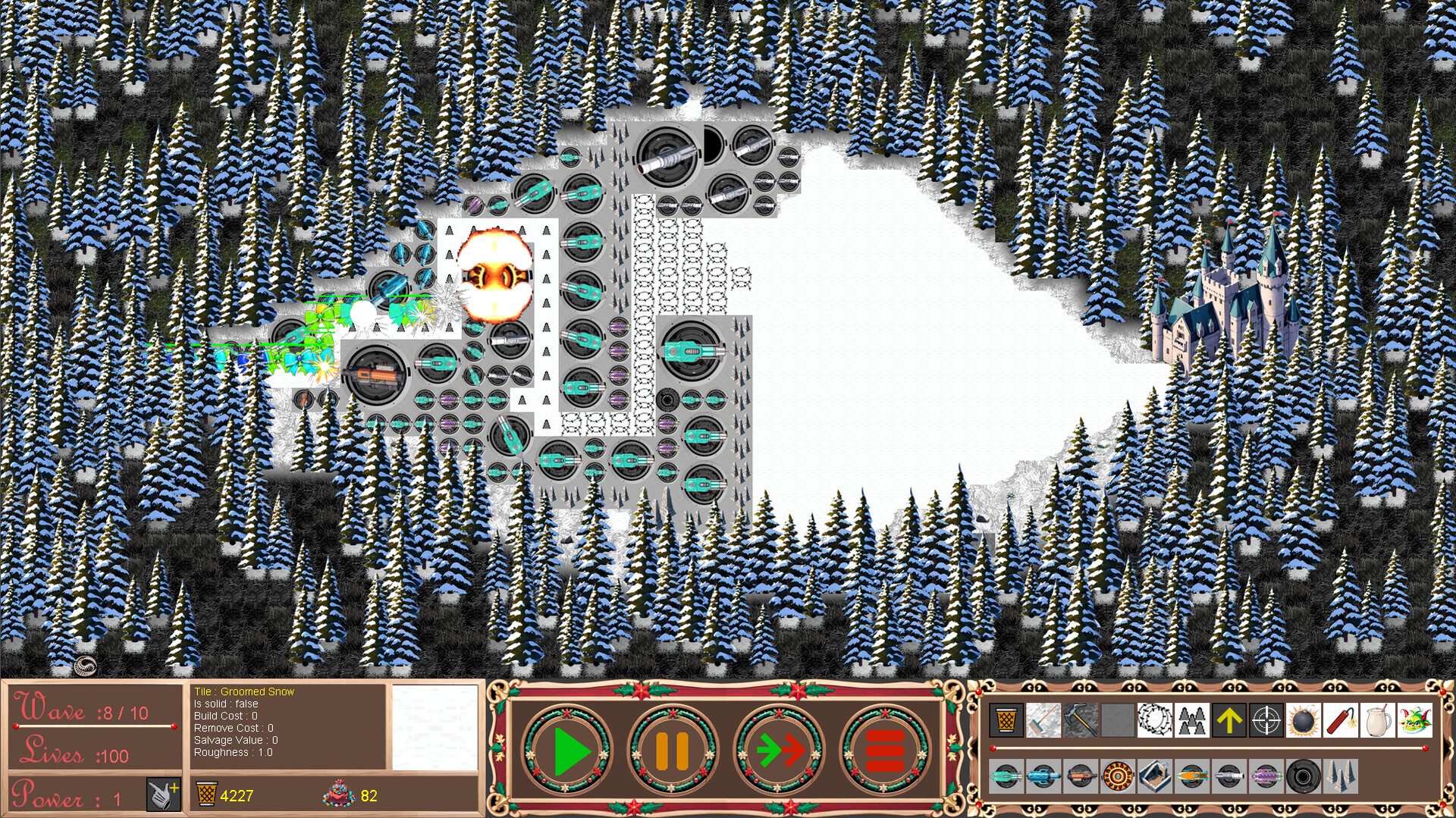
Task: Select the dynamite weapon icon
Action: 1340,720
